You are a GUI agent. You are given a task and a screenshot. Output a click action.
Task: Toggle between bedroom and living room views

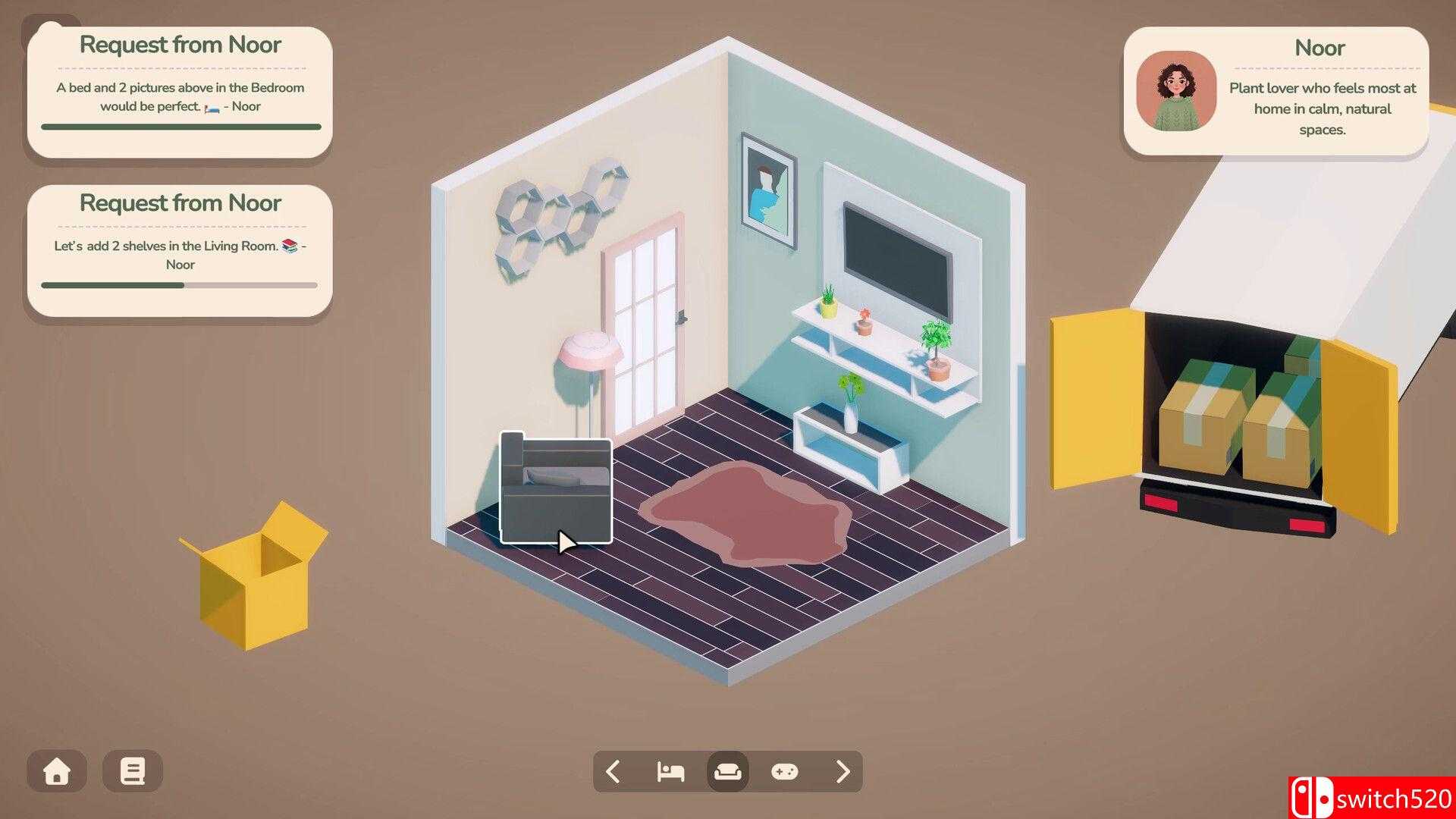[670, 771]
